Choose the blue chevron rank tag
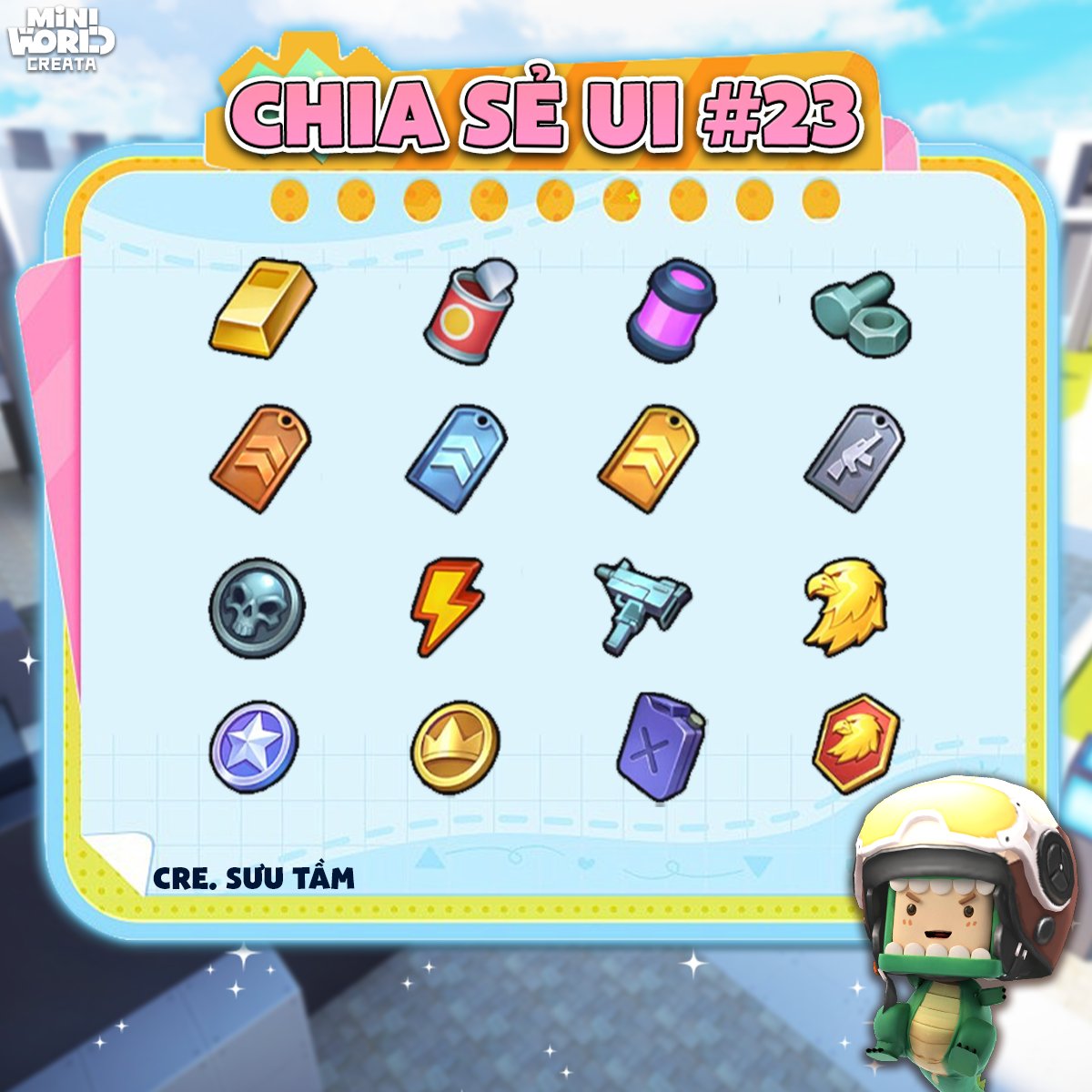This screenshot has width=1092, height=1092. coord(457,458)
